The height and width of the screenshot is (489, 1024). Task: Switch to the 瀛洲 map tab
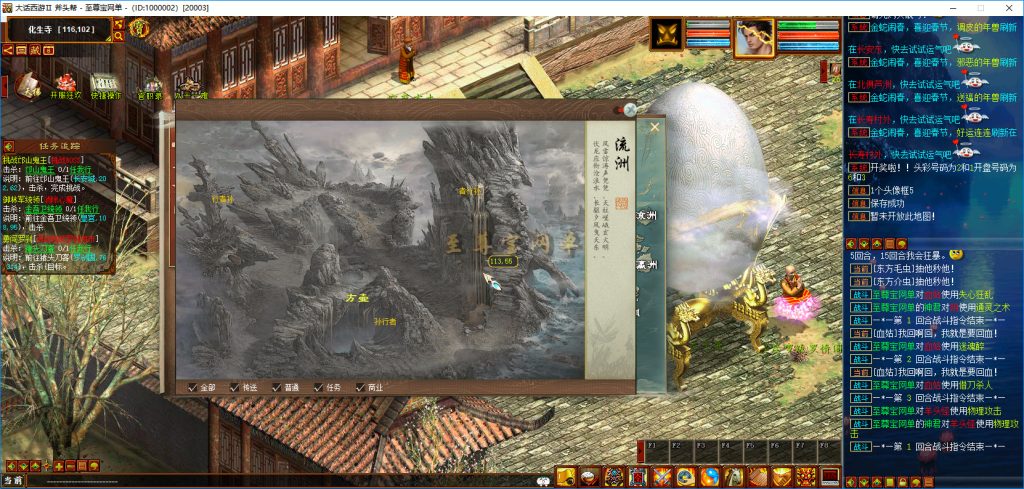coord(647,265)
